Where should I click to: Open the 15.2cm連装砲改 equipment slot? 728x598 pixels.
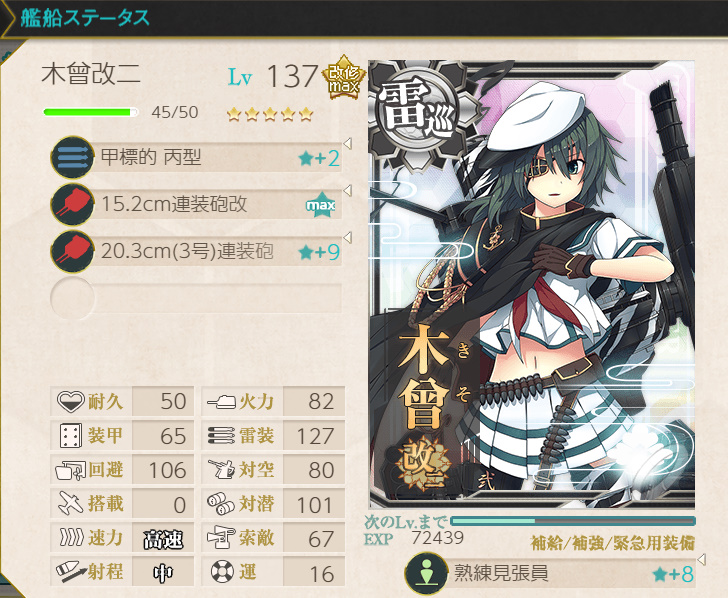197,205
